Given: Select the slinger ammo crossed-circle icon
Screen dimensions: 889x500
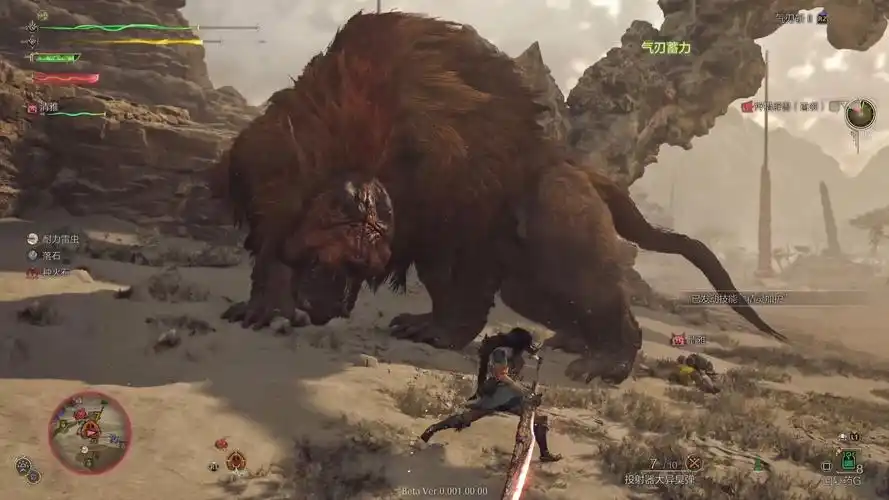Looking at the screenshot, I should (x=693, y=462).
